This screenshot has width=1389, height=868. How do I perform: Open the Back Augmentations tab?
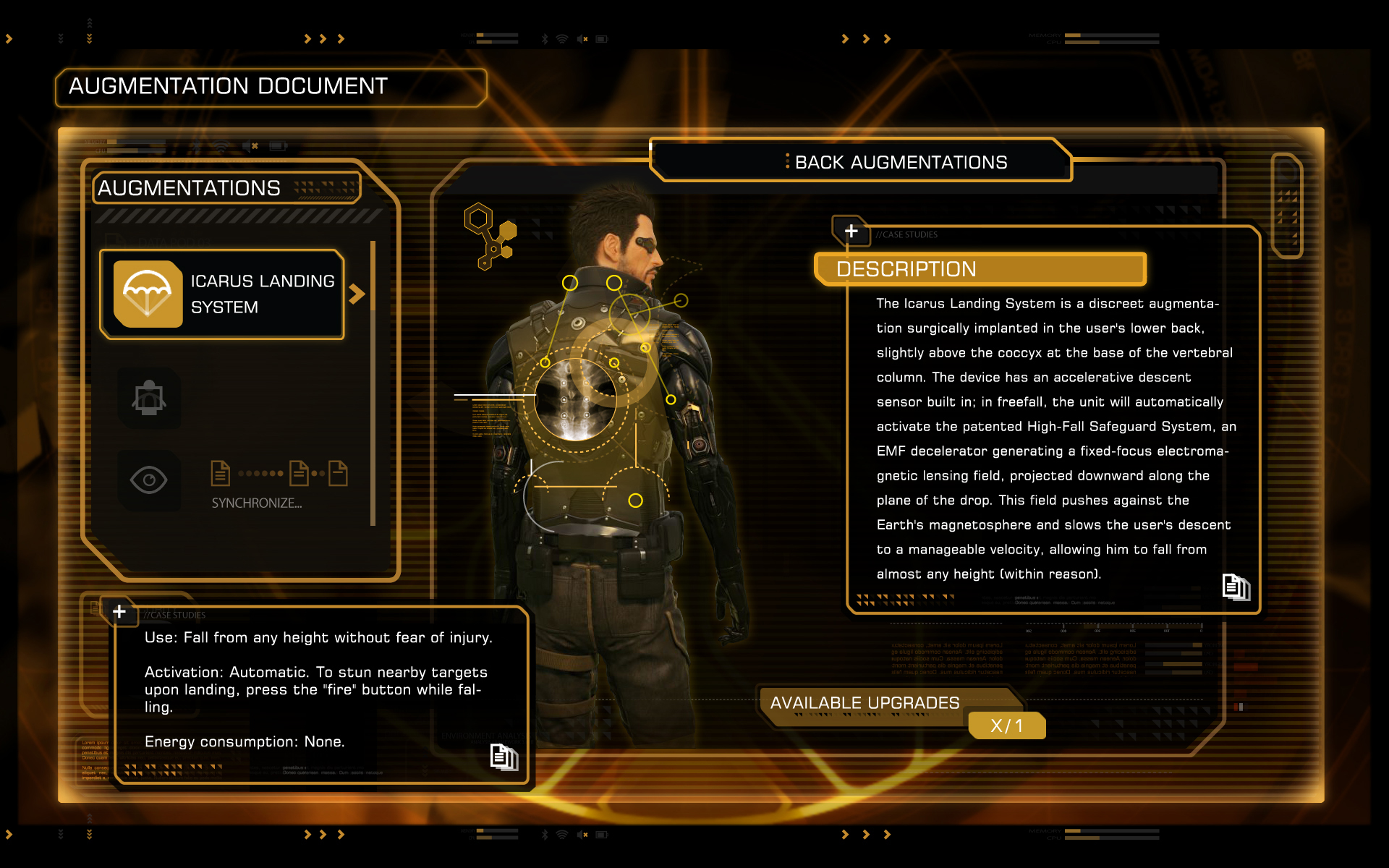pyautogui.click(x=861, y=162)
